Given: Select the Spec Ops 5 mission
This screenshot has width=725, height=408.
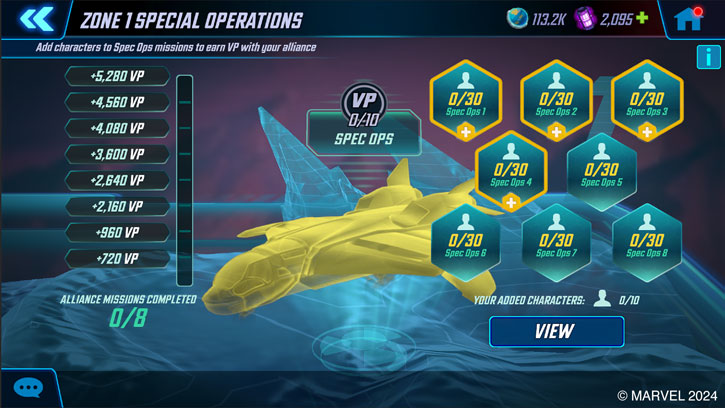Looking at the screenshot, I should (x=602, y=170).
